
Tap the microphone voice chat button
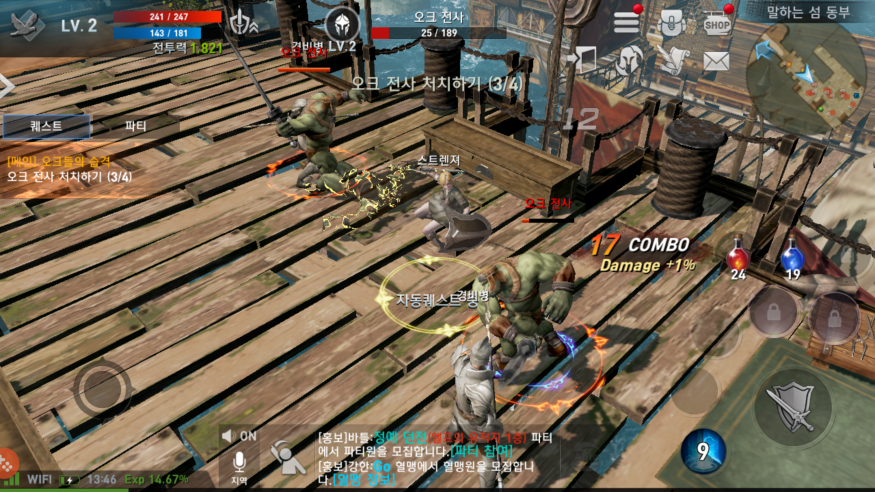[x=239, y=464]
